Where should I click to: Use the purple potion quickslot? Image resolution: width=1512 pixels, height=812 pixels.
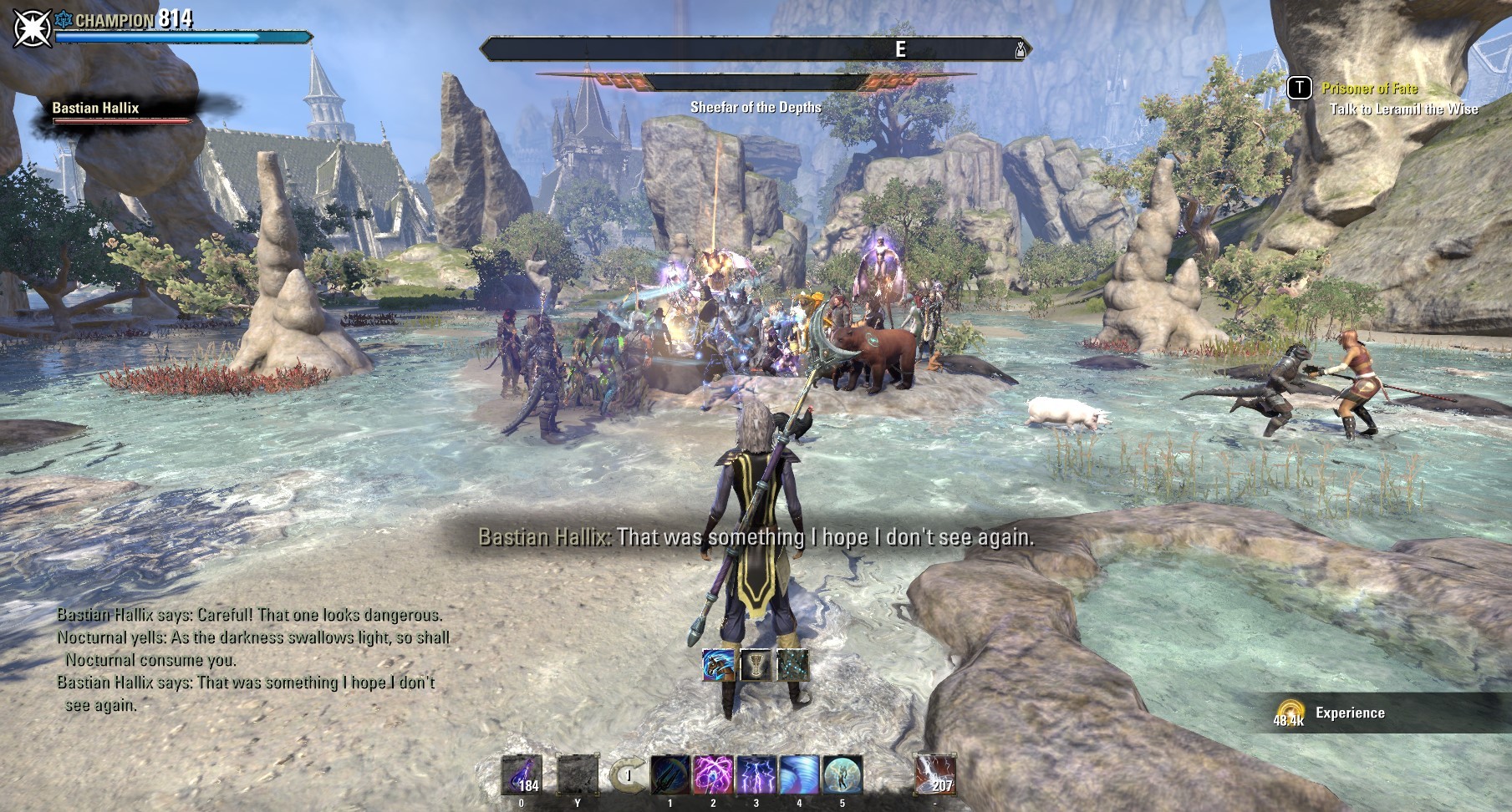pos(522,775)
